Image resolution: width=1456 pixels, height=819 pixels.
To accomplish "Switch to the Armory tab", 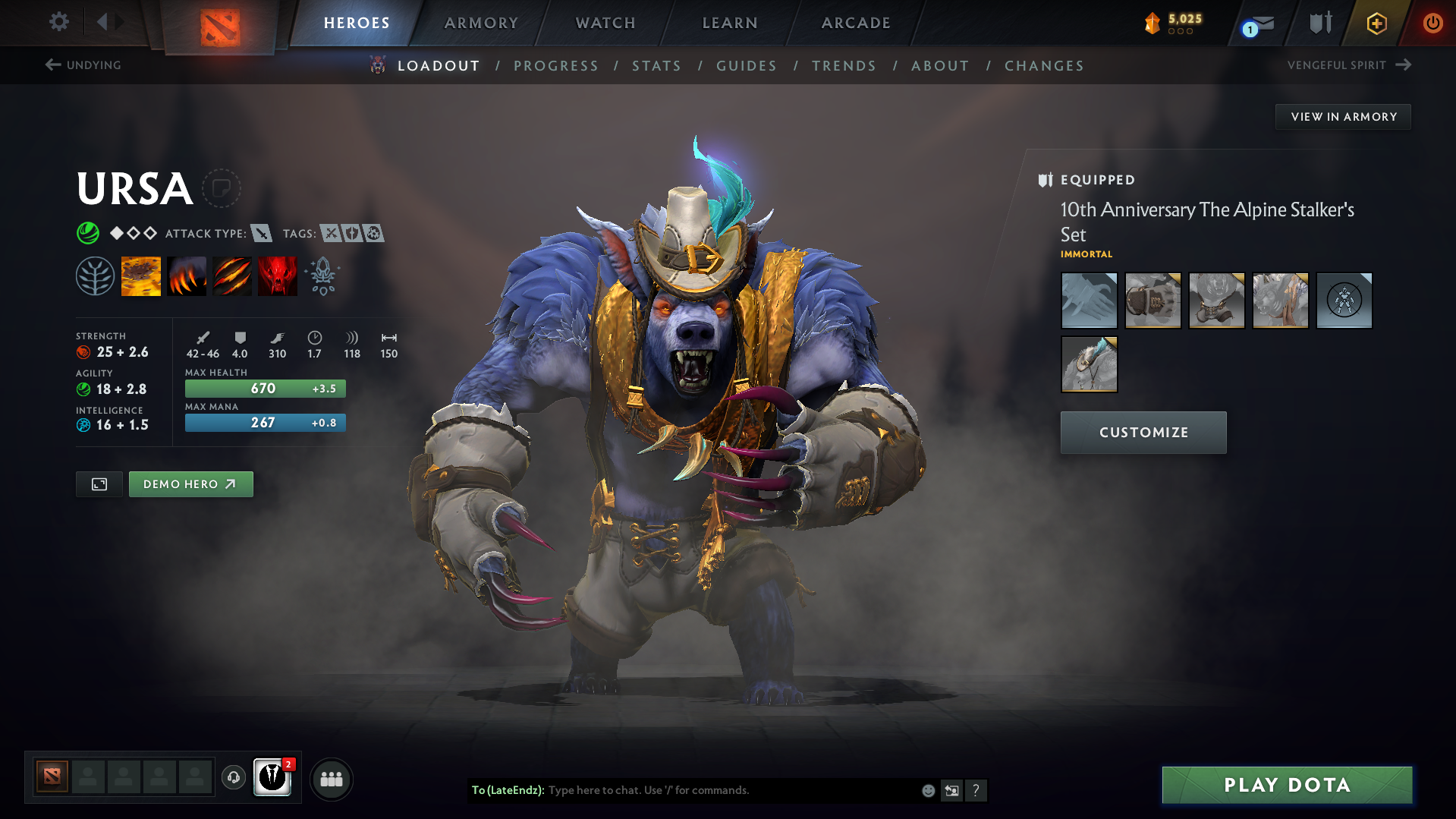I will click(481, 23).
